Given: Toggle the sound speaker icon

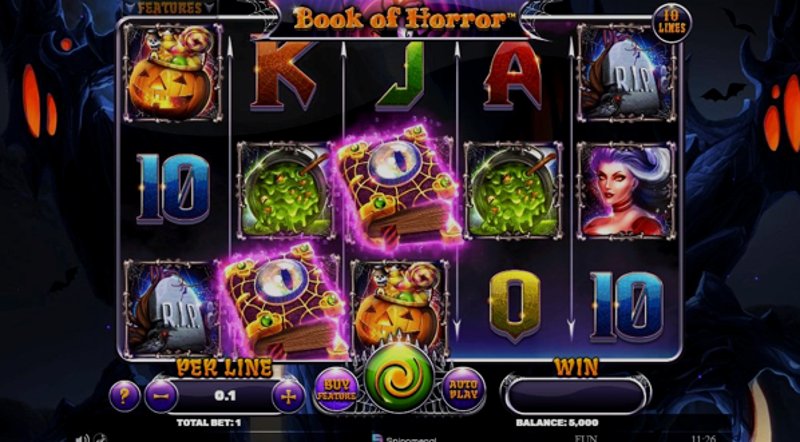Looking at the screenshot, I should (84, 436).
